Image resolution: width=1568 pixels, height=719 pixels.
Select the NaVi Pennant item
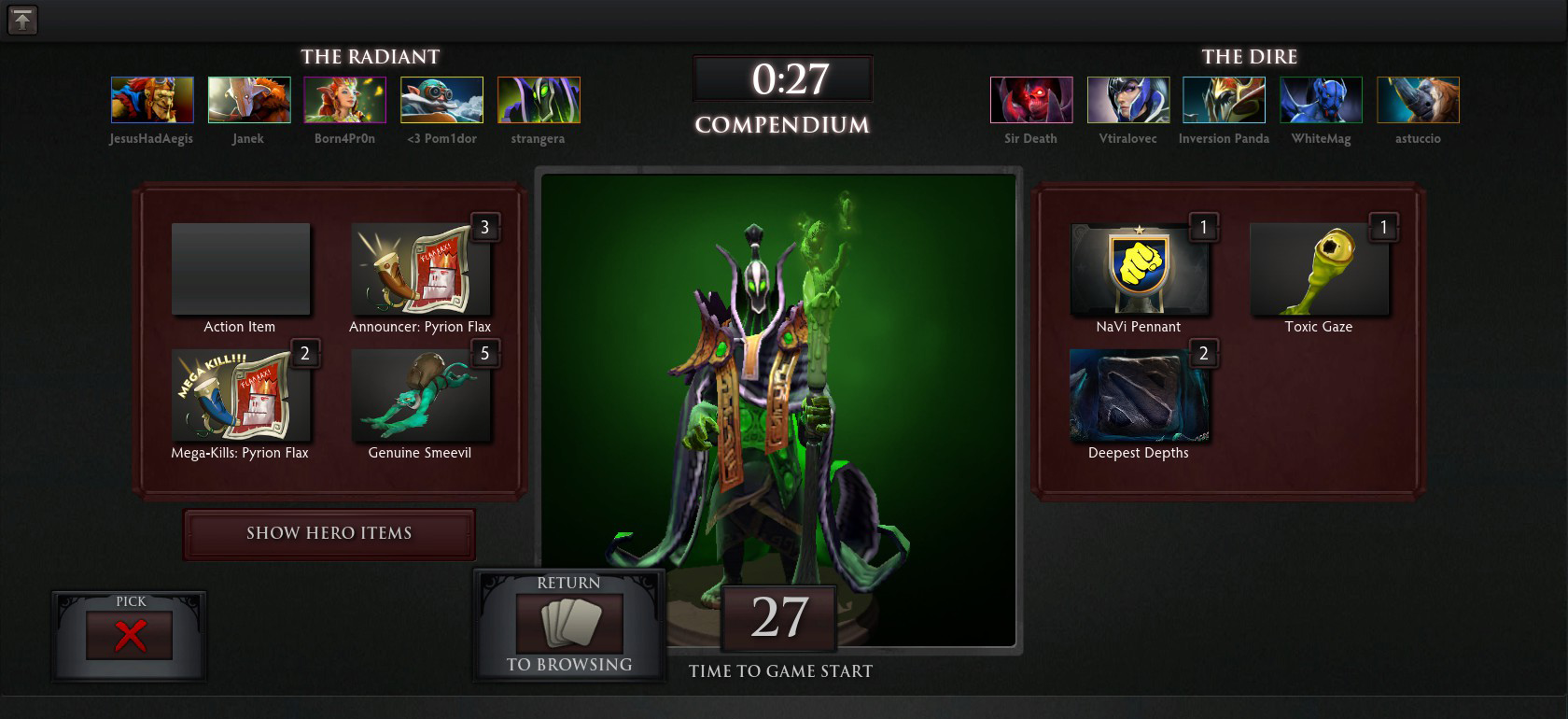point(1139,269)
